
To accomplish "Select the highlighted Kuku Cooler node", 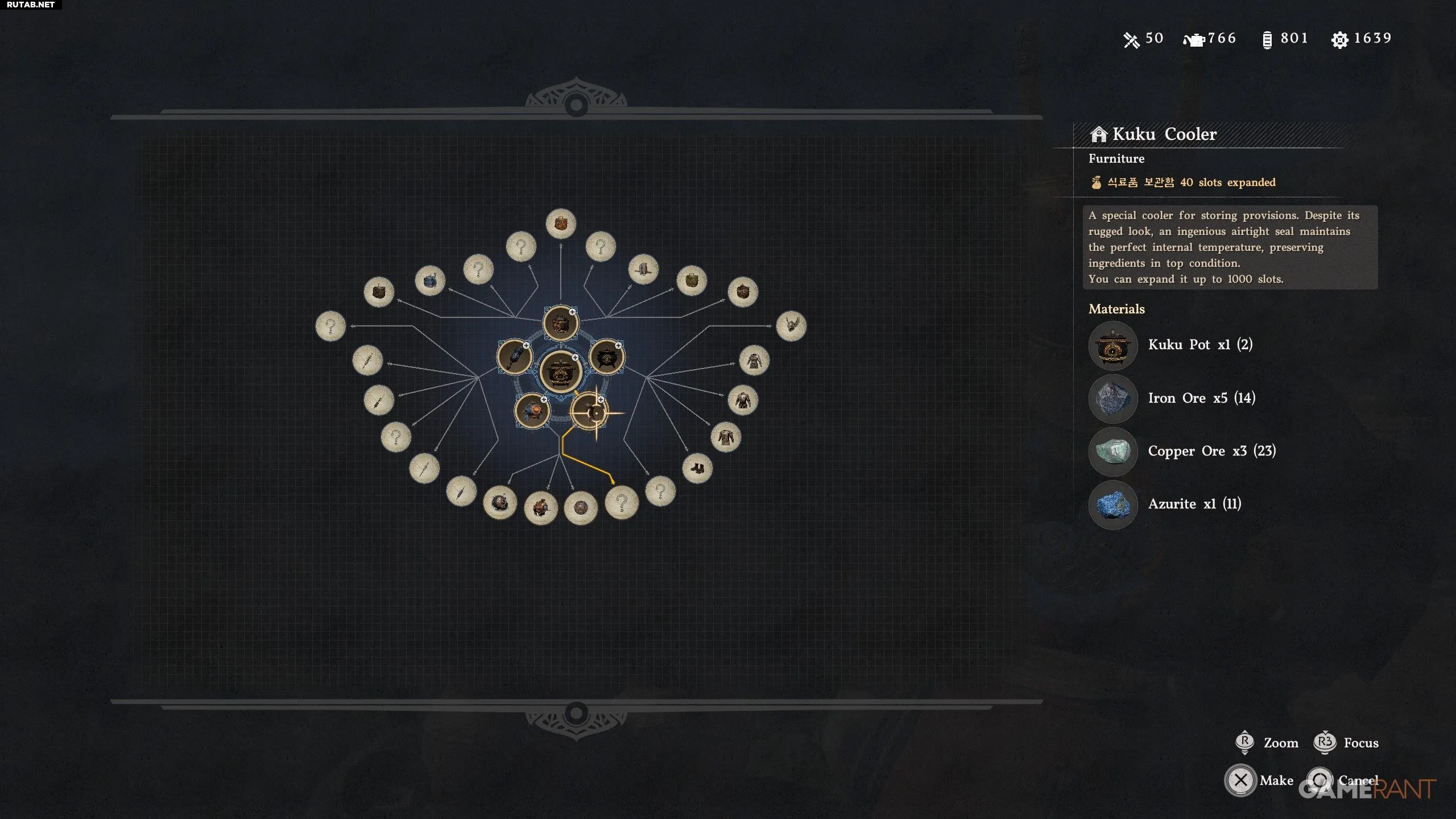I will coord(589,411).
